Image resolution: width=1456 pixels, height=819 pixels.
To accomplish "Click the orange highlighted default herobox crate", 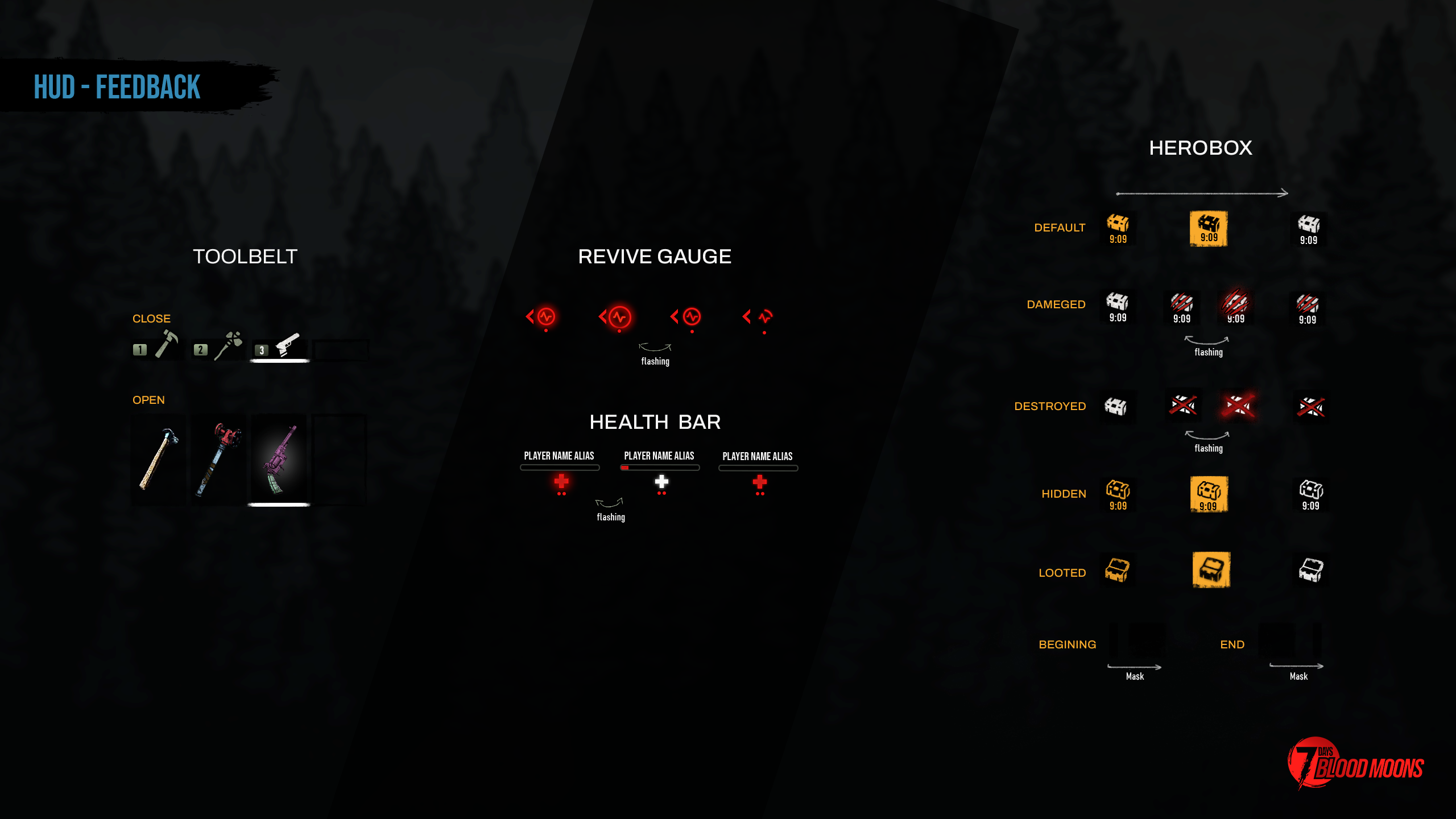I will (x=1208, y=229).
